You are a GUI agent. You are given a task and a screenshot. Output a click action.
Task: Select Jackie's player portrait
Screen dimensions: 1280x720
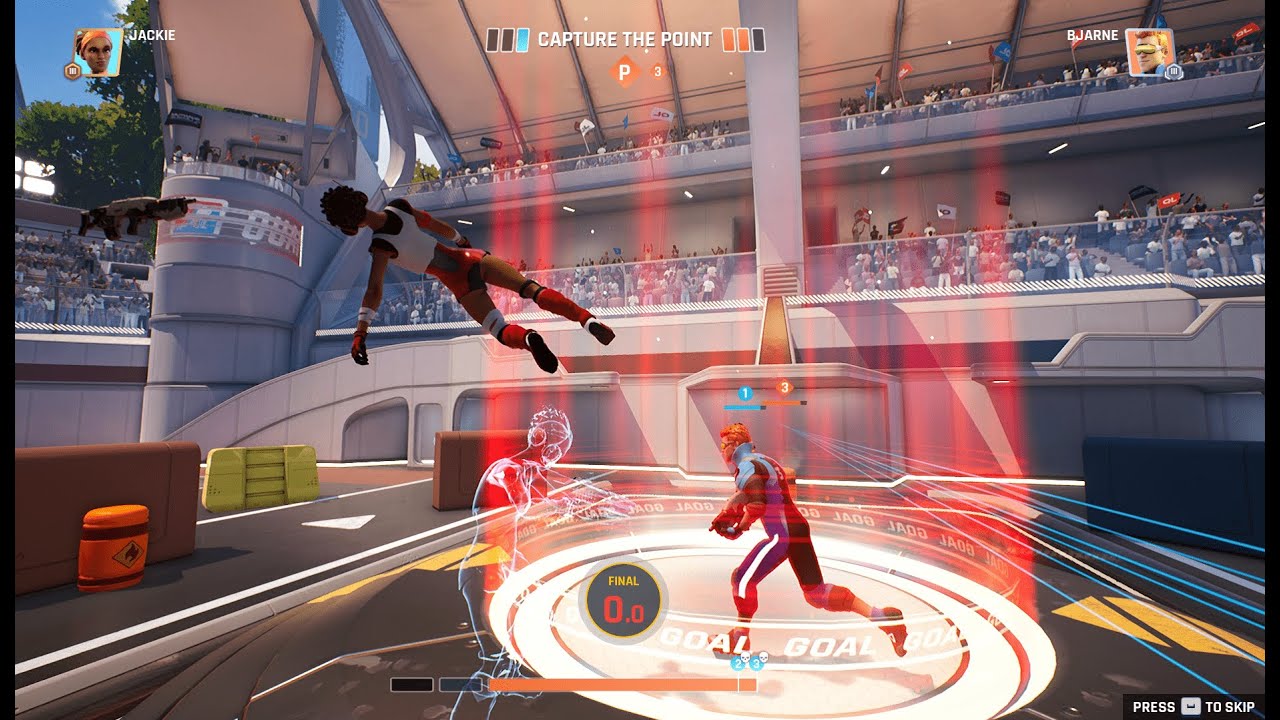click(98, 52)
